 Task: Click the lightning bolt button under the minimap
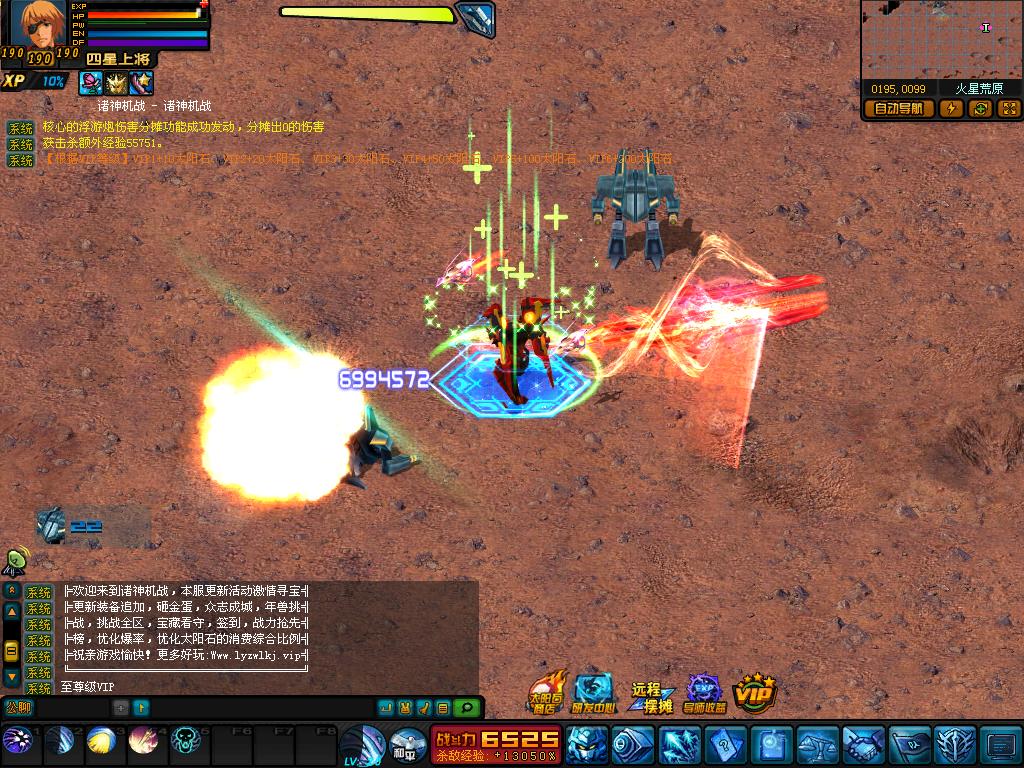click(x=950, y=109)
